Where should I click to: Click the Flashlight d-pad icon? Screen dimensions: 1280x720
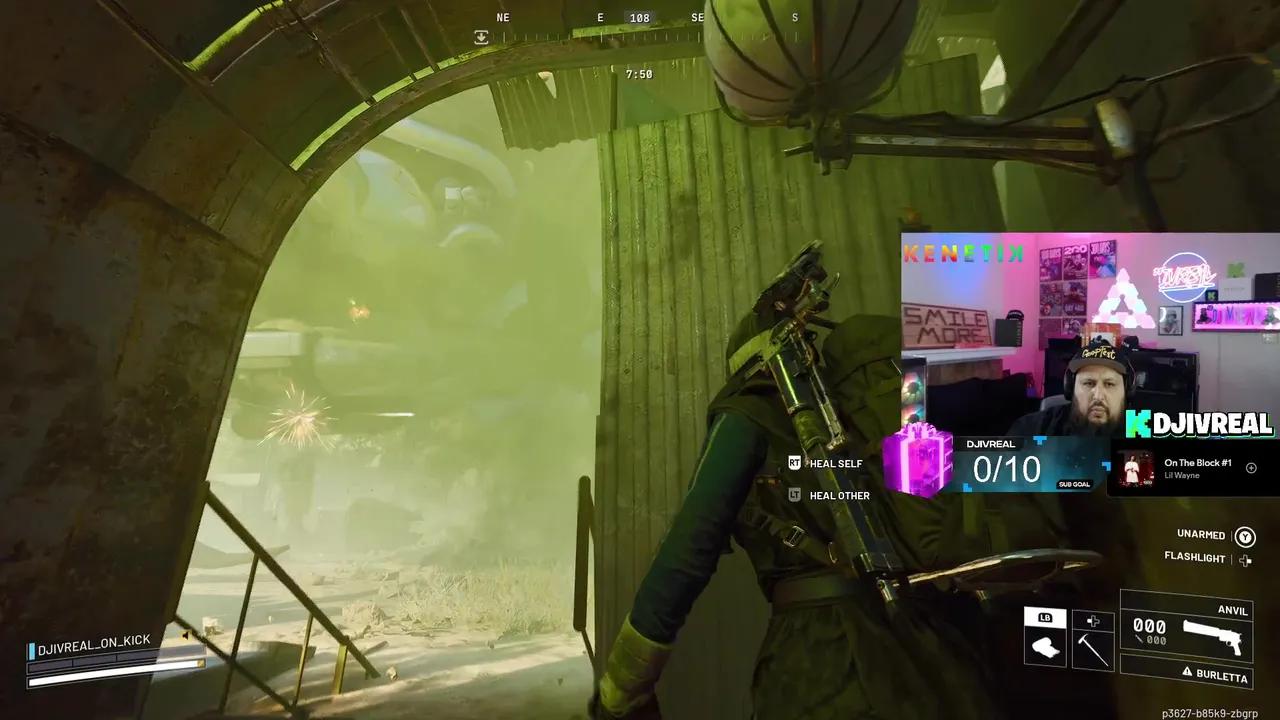1245,559
